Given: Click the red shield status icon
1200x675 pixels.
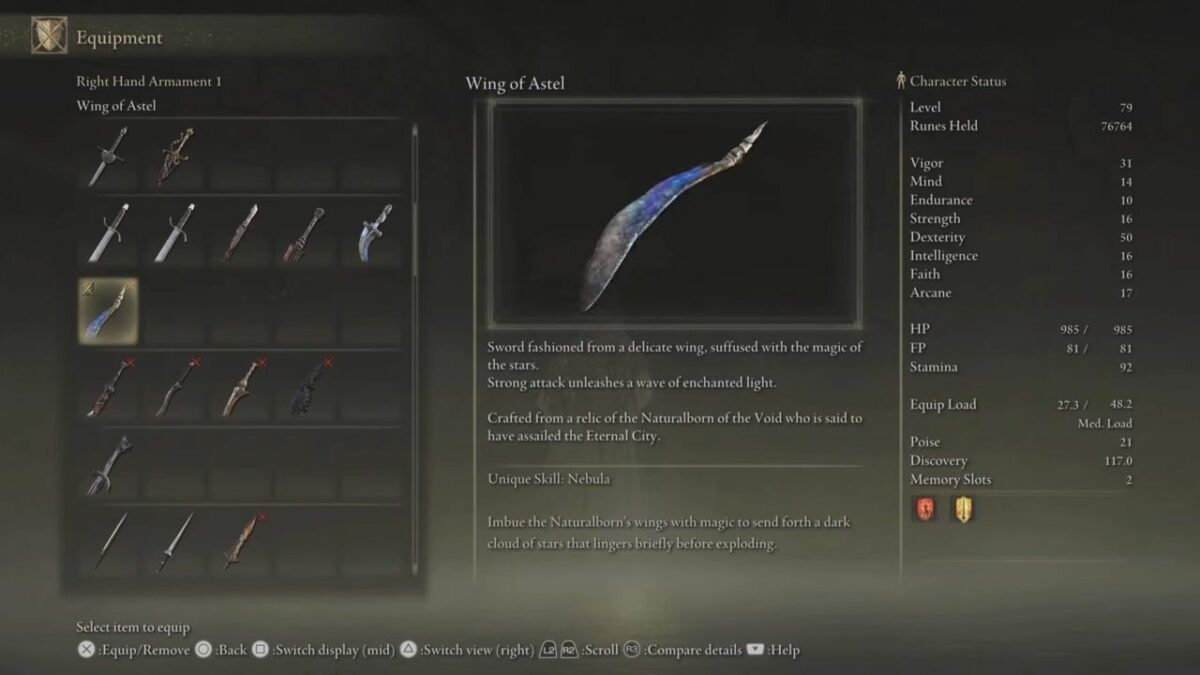Looking at the screenshot, I should coord(924,510).
